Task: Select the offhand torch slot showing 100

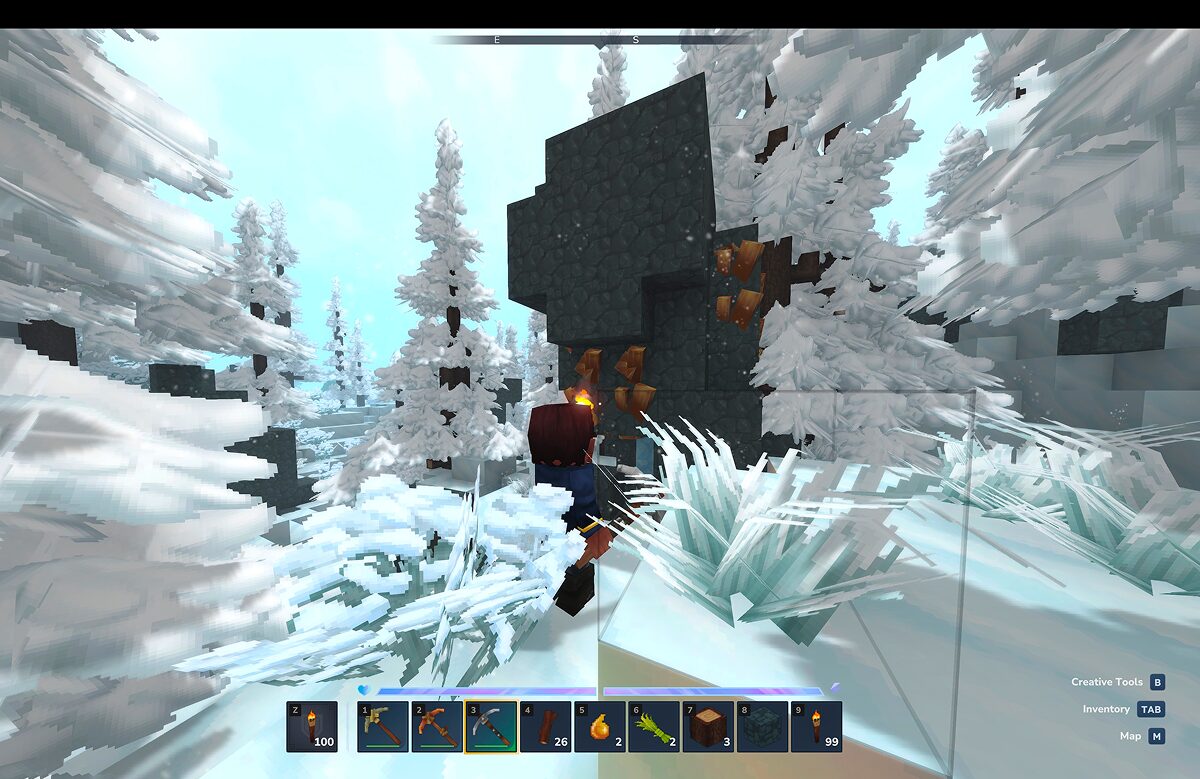Action: click(x=311, y=727)
